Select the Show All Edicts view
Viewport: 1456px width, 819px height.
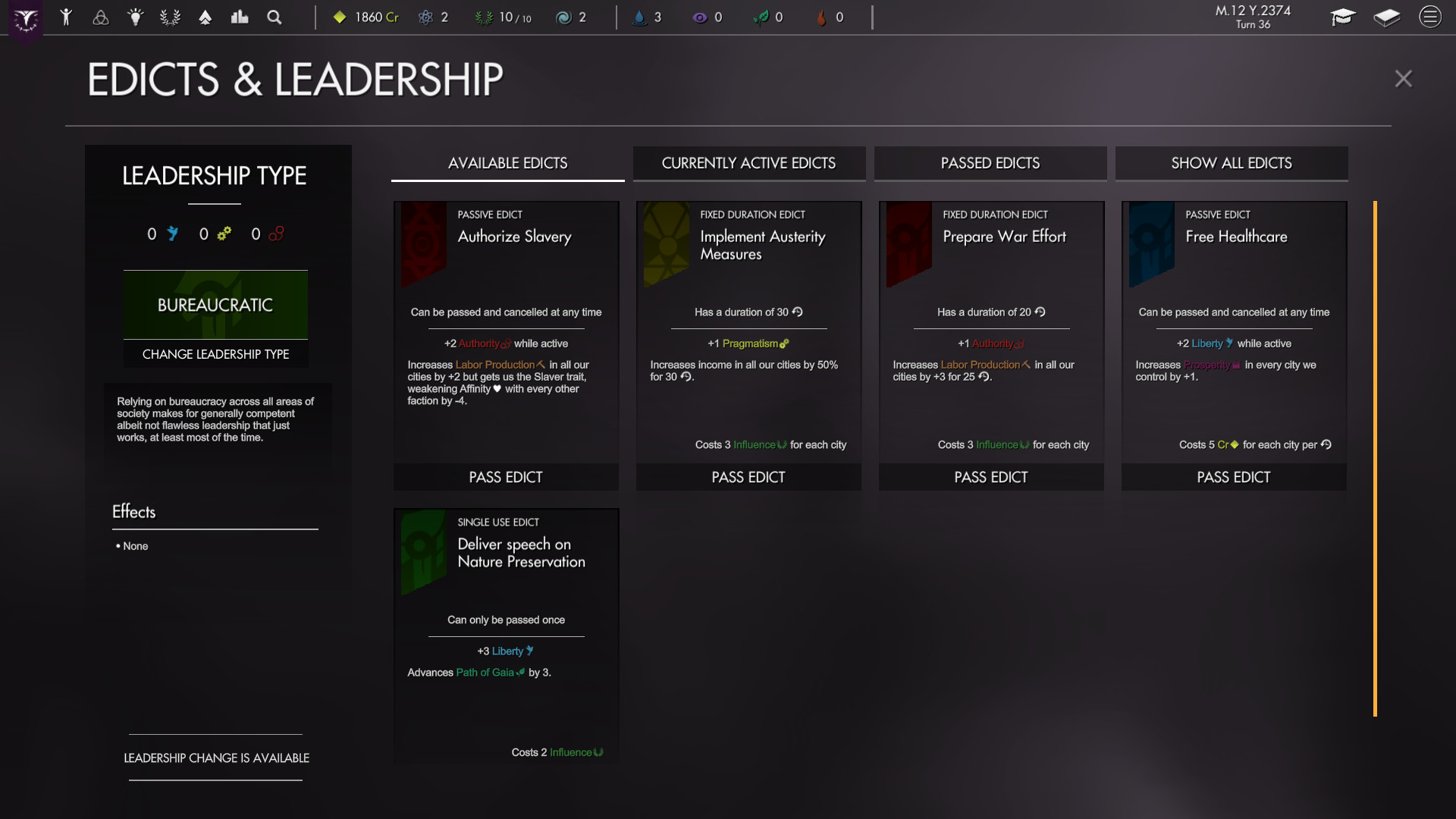[1231, 163]
